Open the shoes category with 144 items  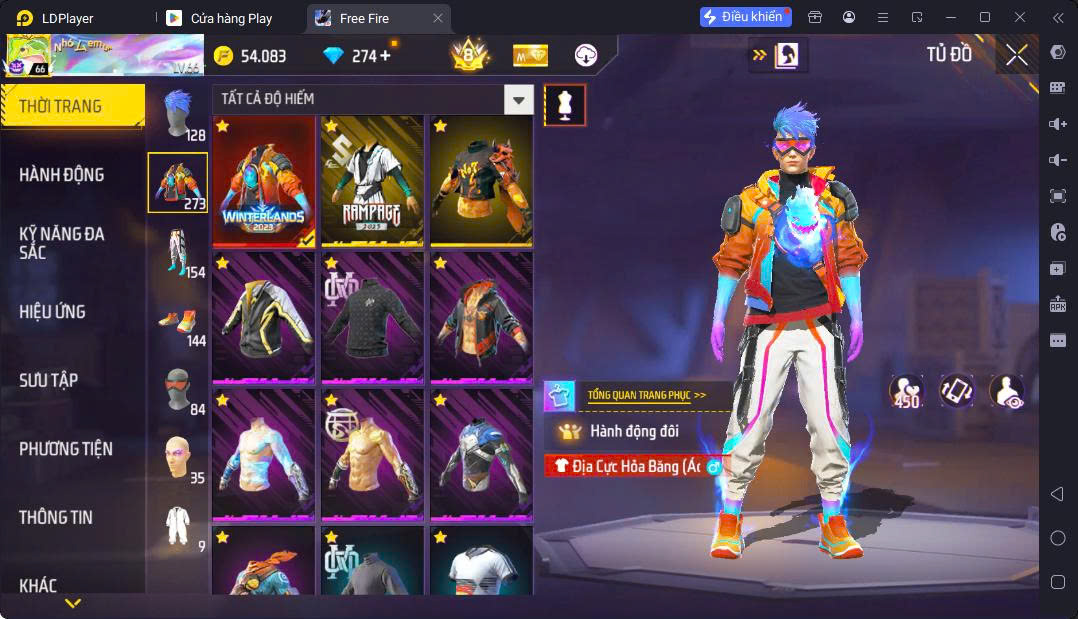coord(178,322)
